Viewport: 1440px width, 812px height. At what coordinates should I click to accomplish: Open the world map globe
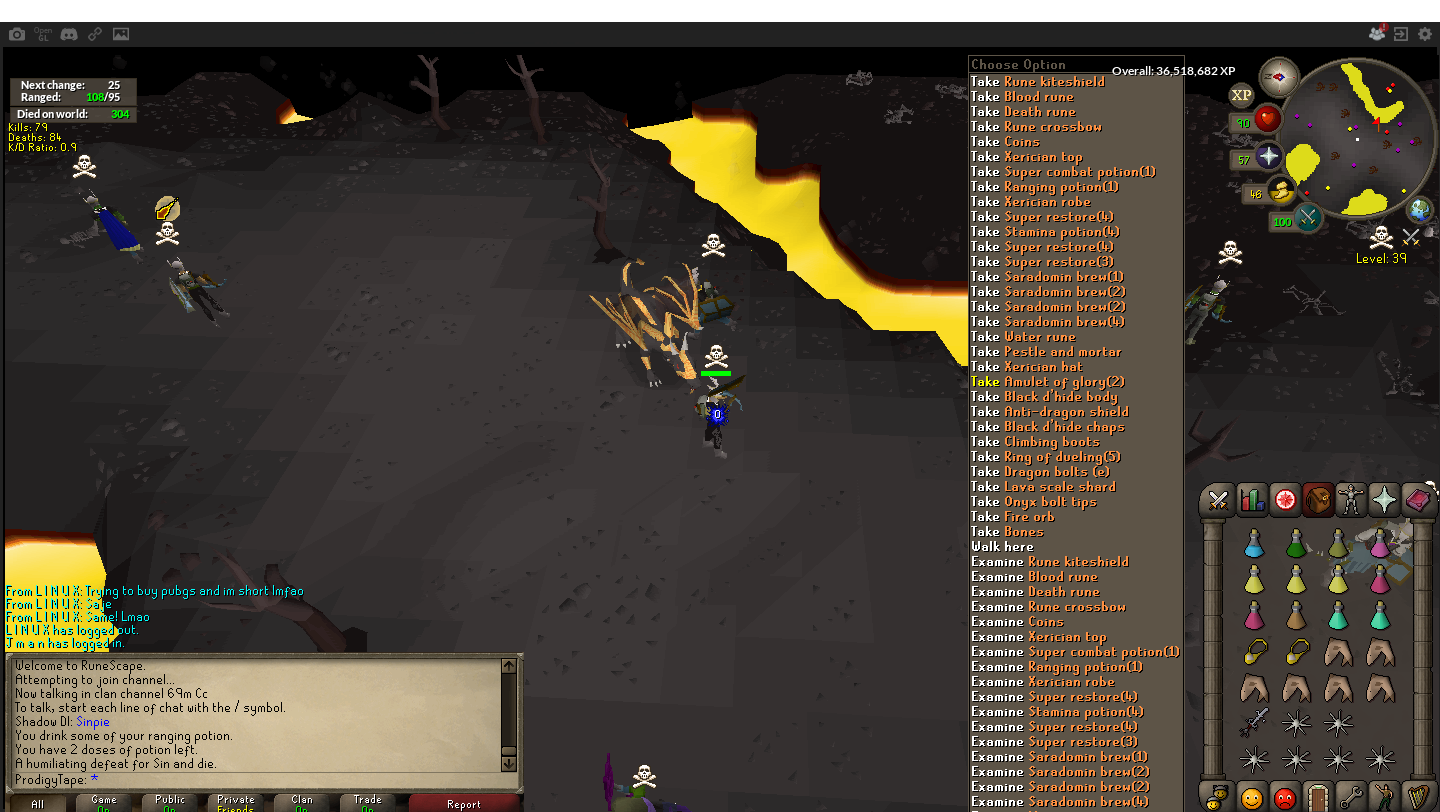1419,210
